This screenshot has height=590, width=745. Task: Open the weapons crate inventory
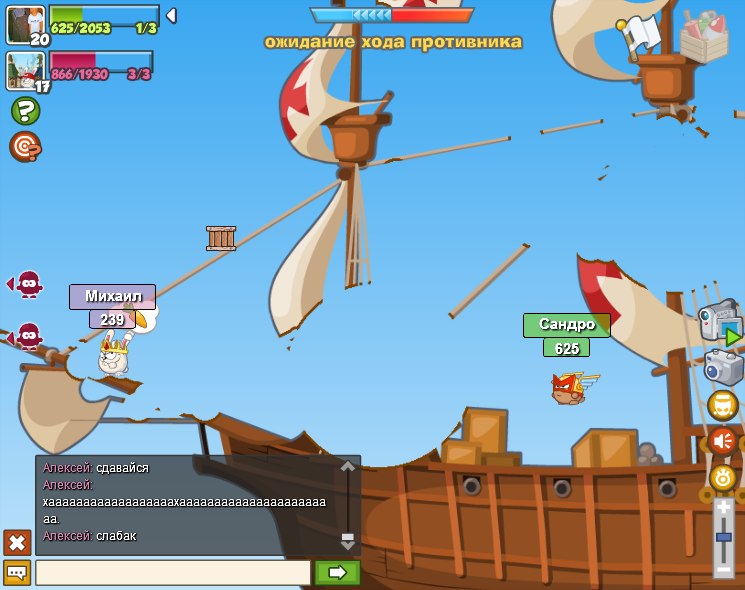[x=704, y=38]
